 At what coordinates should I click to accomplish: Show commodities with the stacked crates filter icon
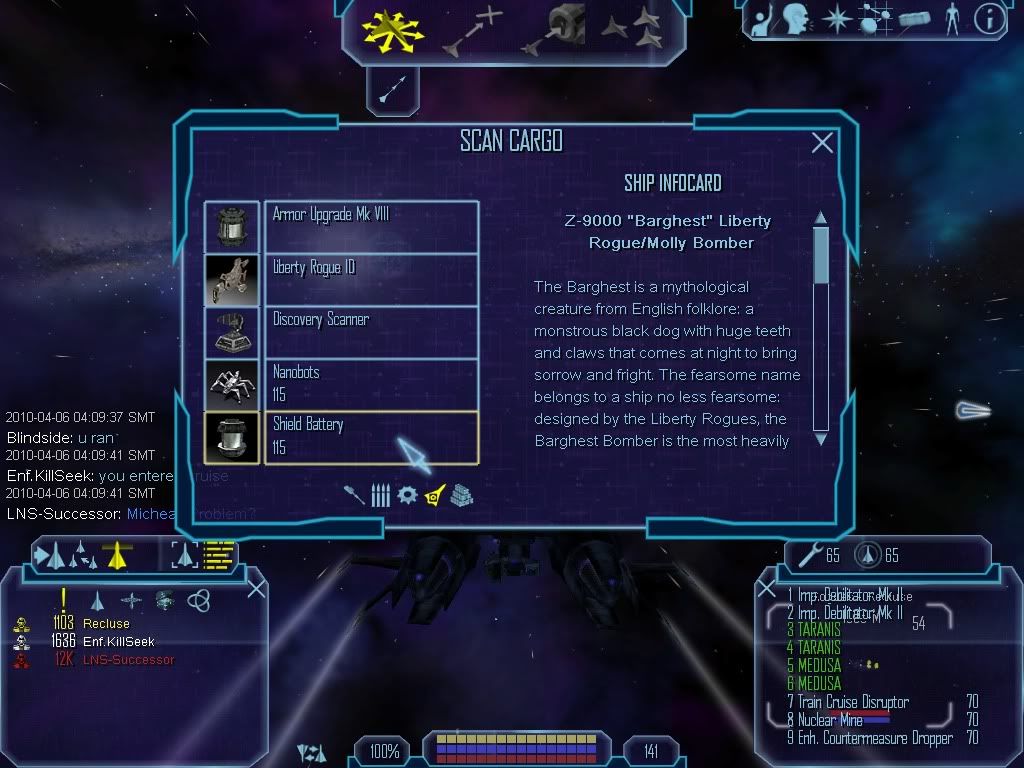coord(460,495)
